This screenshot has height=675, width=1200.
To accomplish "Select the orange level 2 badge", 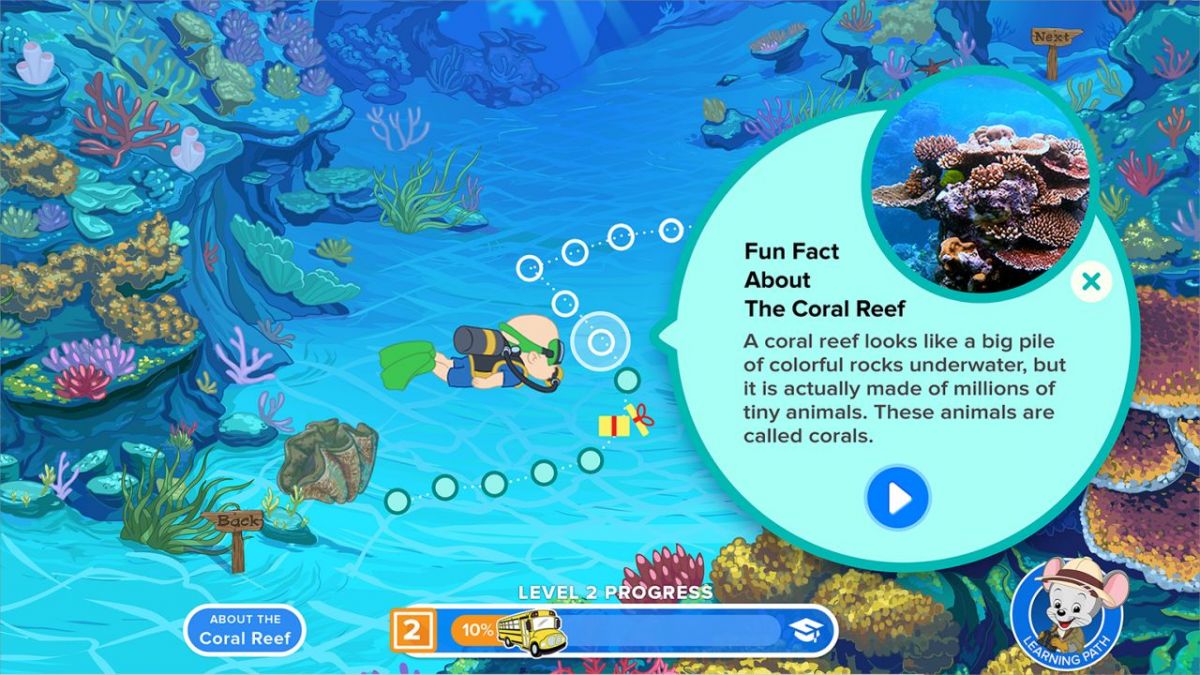I will pos(412,630).
